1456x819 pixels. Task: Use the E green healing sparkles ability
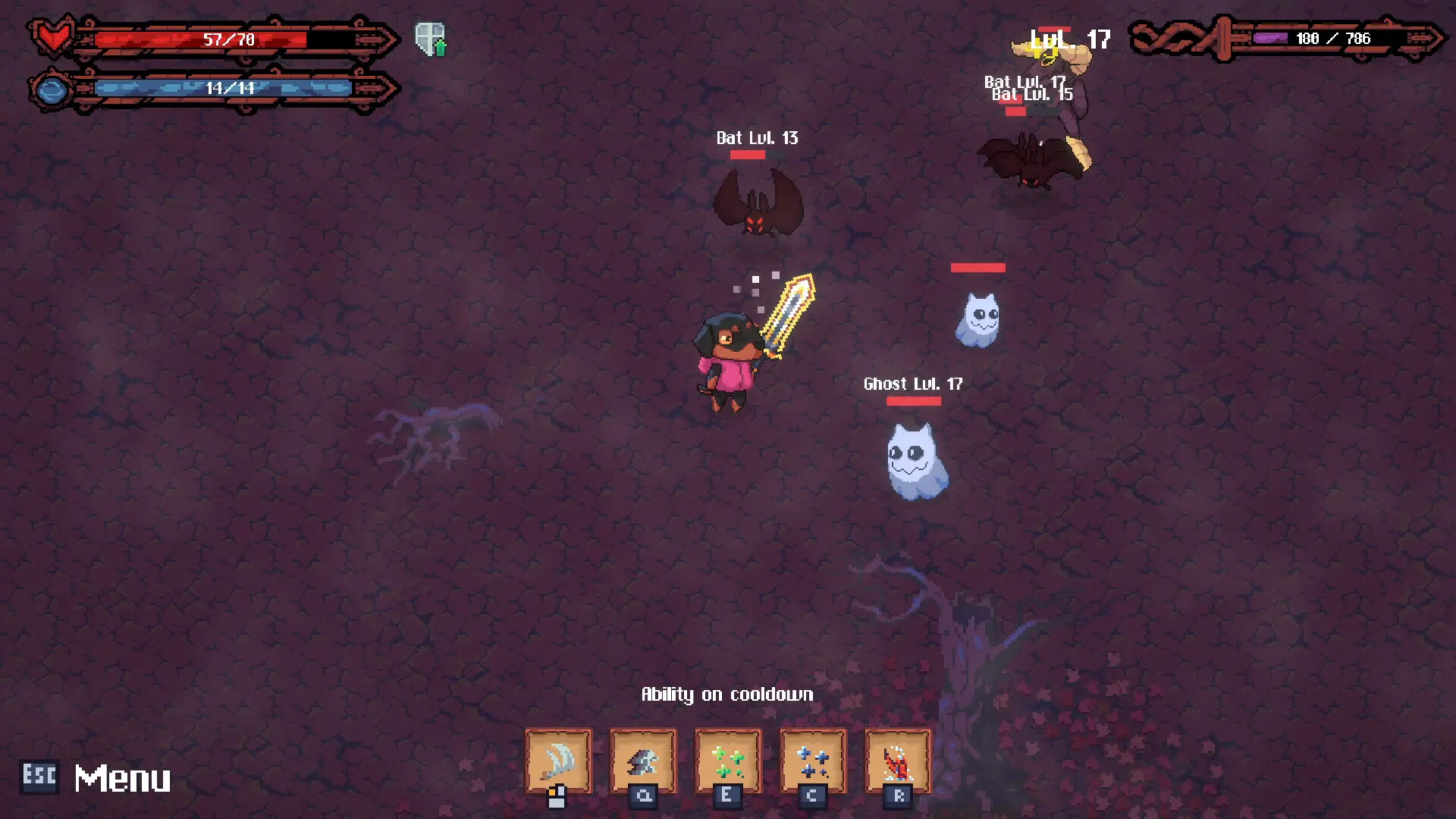[728, 761]
